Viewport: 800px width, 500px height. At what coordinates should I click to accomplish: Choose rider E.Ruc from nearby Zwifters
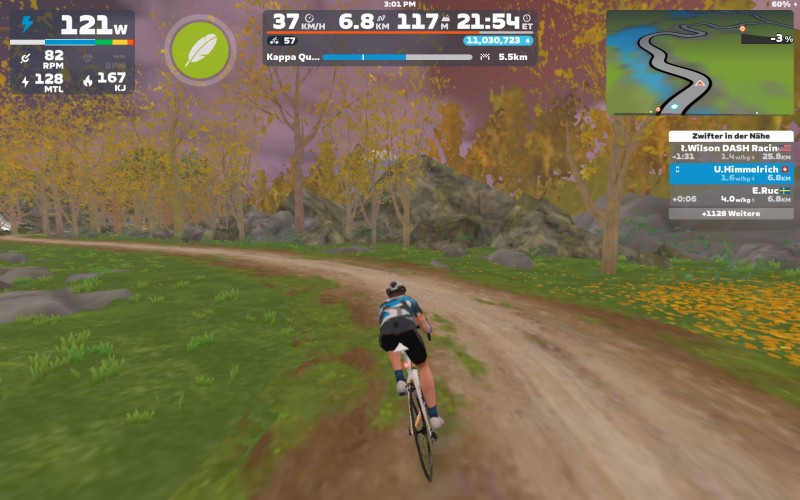[x=730, y=194]
